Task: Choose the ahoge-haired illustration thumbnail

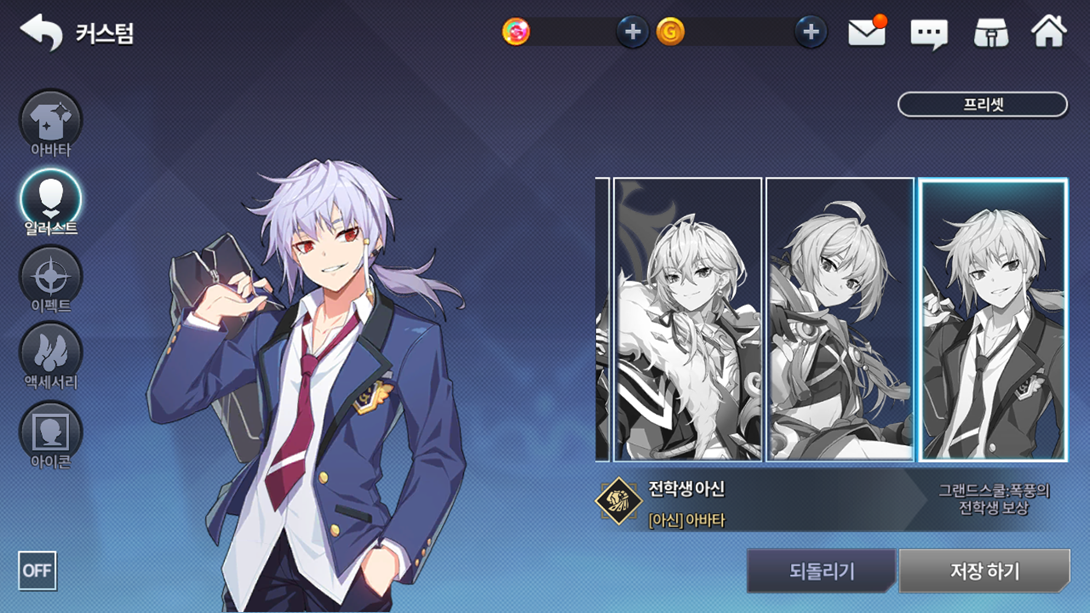Action: (x=840, y=320)
